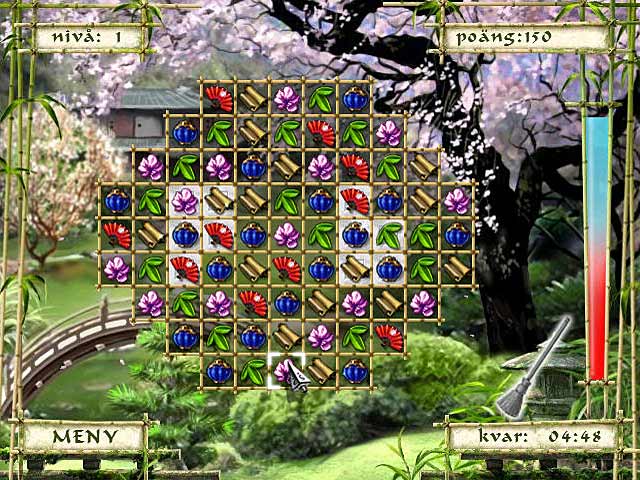Choose the green leaf tile in the bottom row
The width and height of the screenshot is (640, 480).
point(252,371)
